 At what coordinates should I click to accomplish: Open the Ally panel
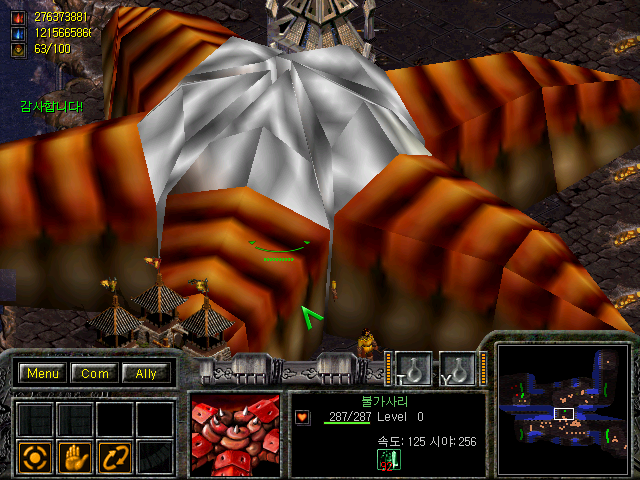(x=146, y=373)
